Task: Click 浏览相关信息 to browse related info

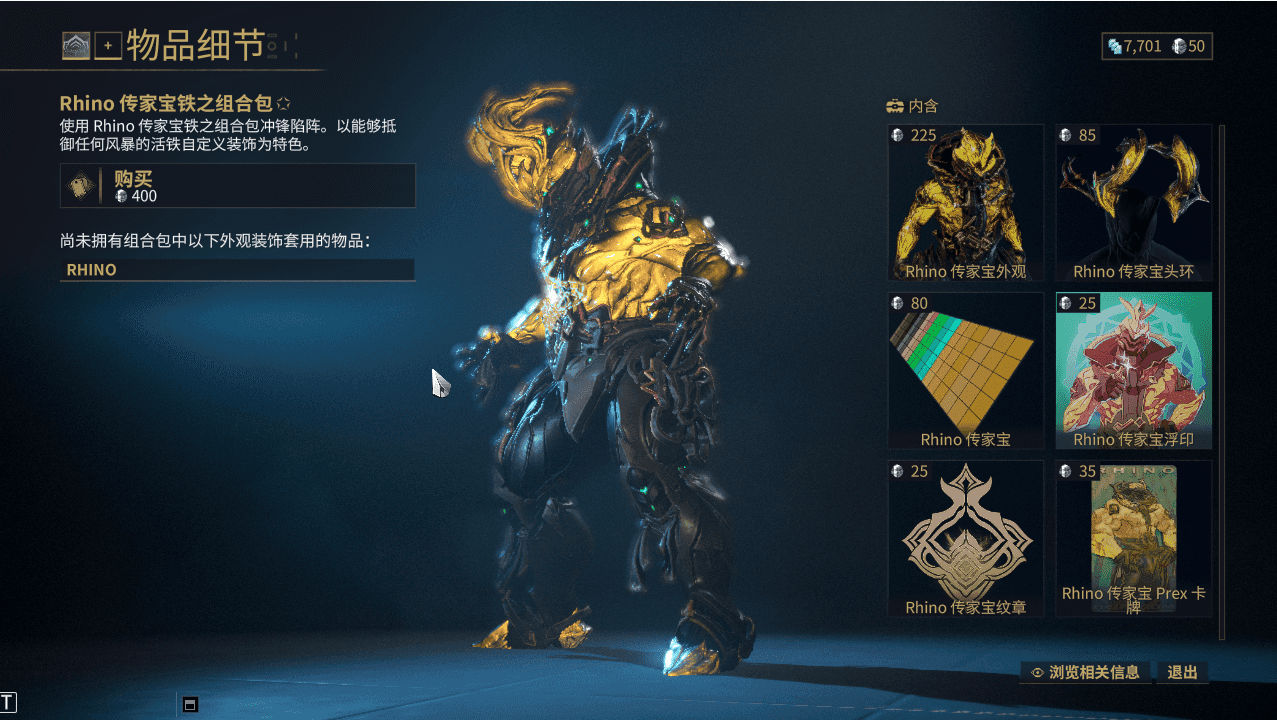Action: [1085, 672]
